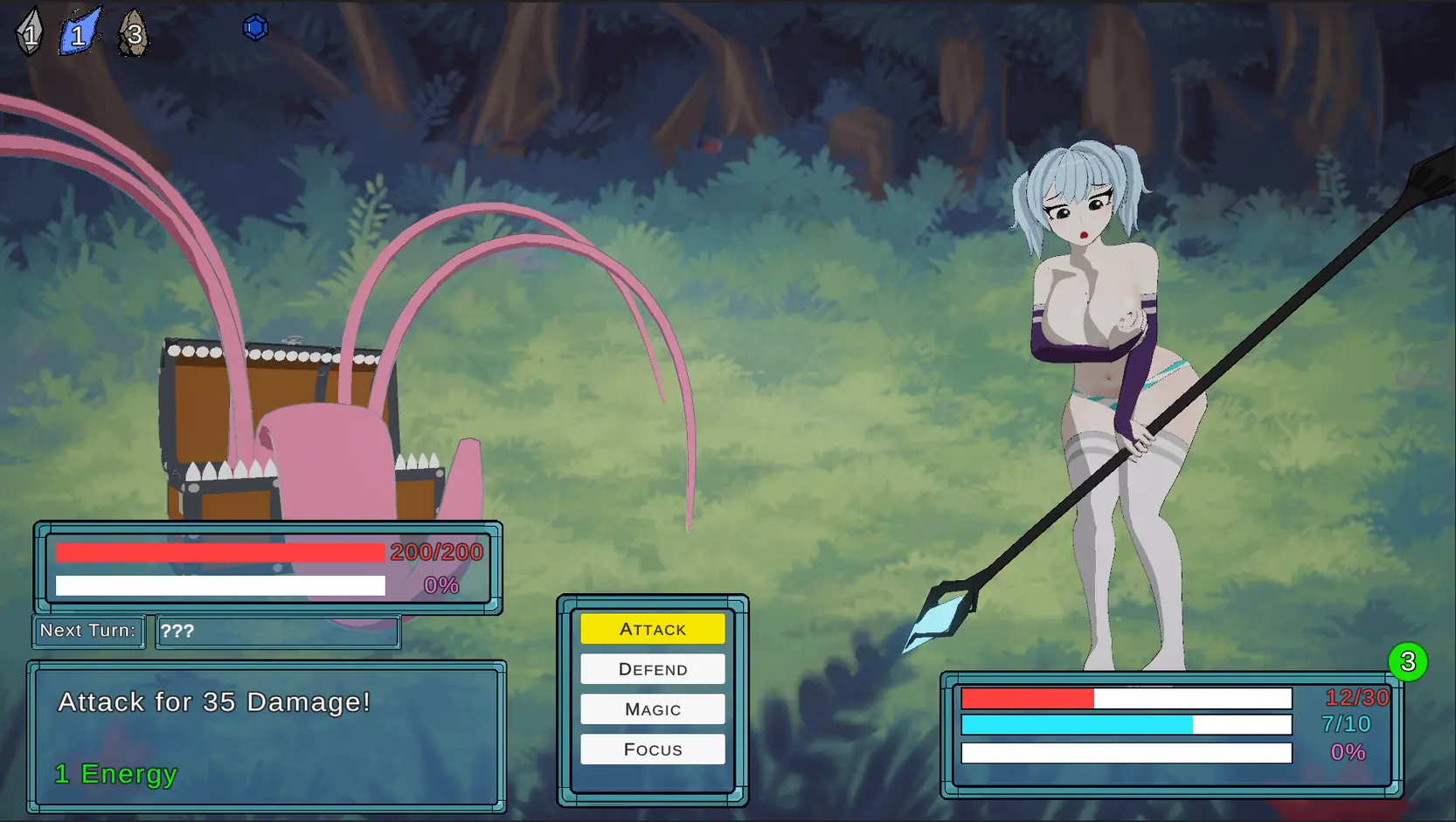Use the Focus command
1456x822 pixels.
pos(652,749)
